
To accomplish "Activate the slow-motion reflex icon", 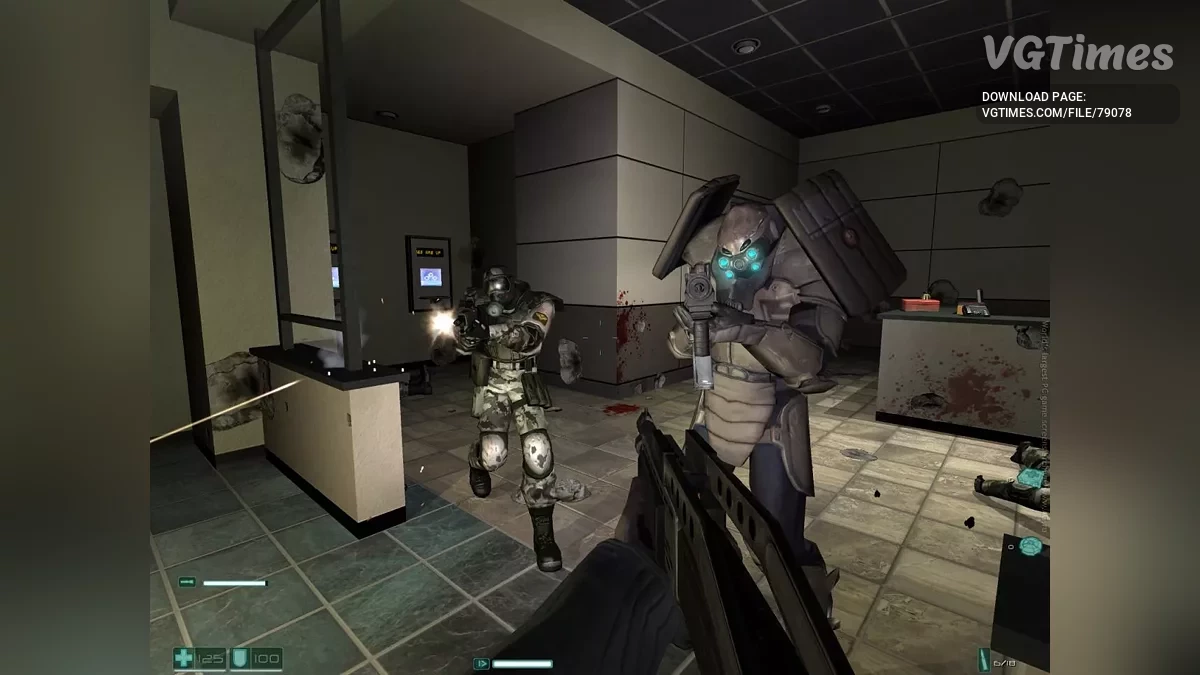I will tap(481, 663).
